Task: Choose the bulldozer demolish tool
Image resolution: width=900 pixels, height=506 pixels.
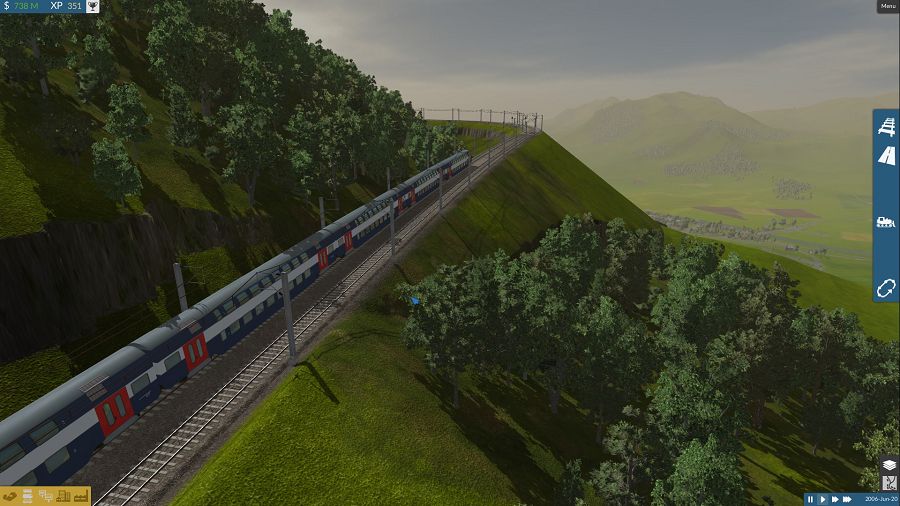Action: [886, 222]
